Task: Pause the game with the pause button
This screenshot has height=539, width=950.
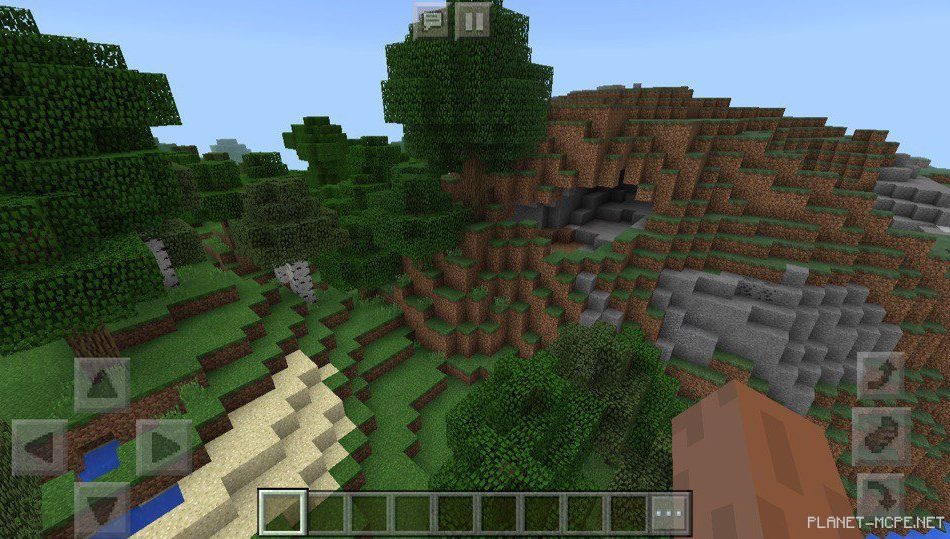Action: point(473,20)
